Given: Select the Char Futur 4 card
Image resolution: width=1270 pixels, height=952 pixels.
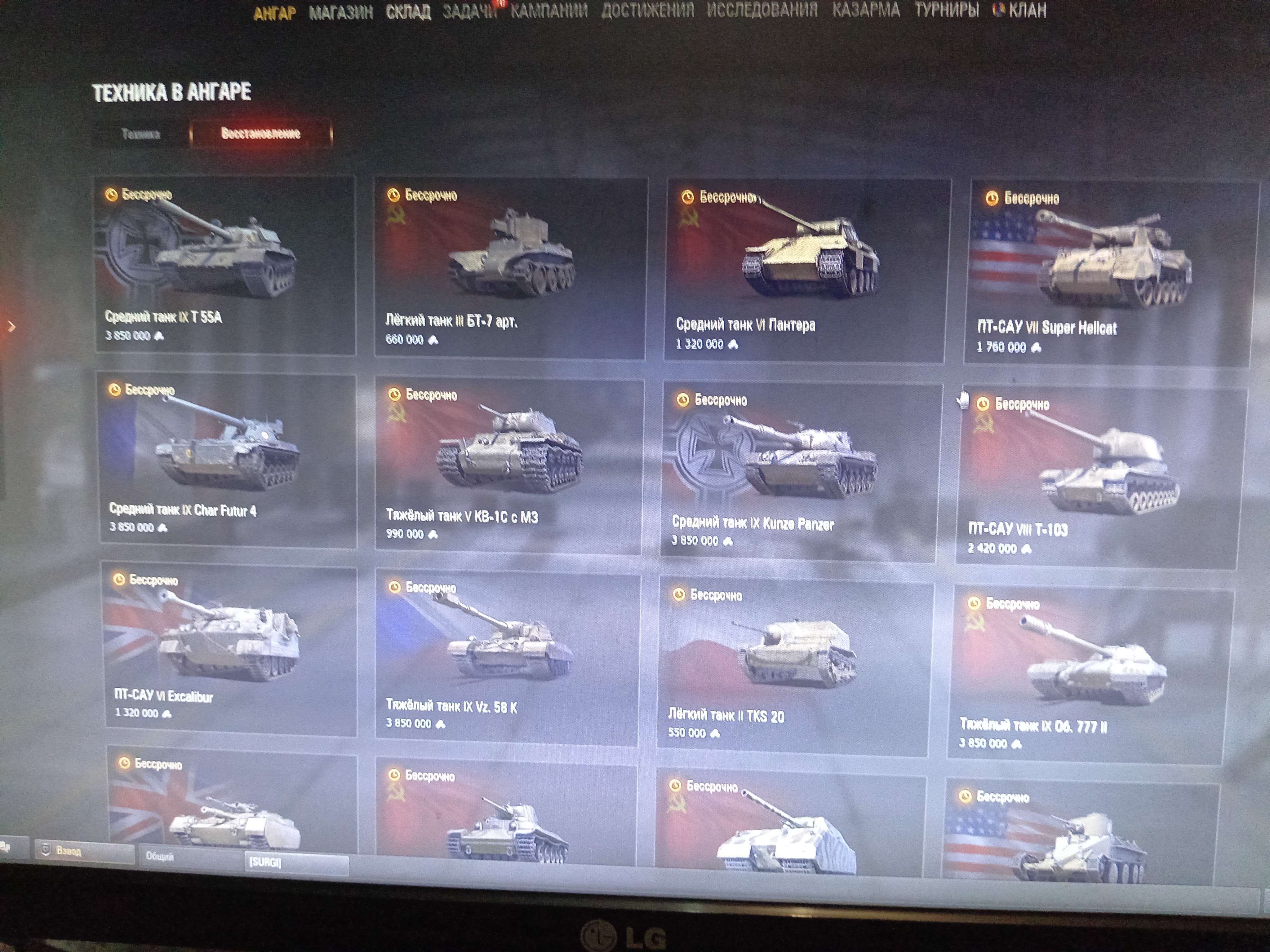Looking at the screenshot, I should point(227,459).
